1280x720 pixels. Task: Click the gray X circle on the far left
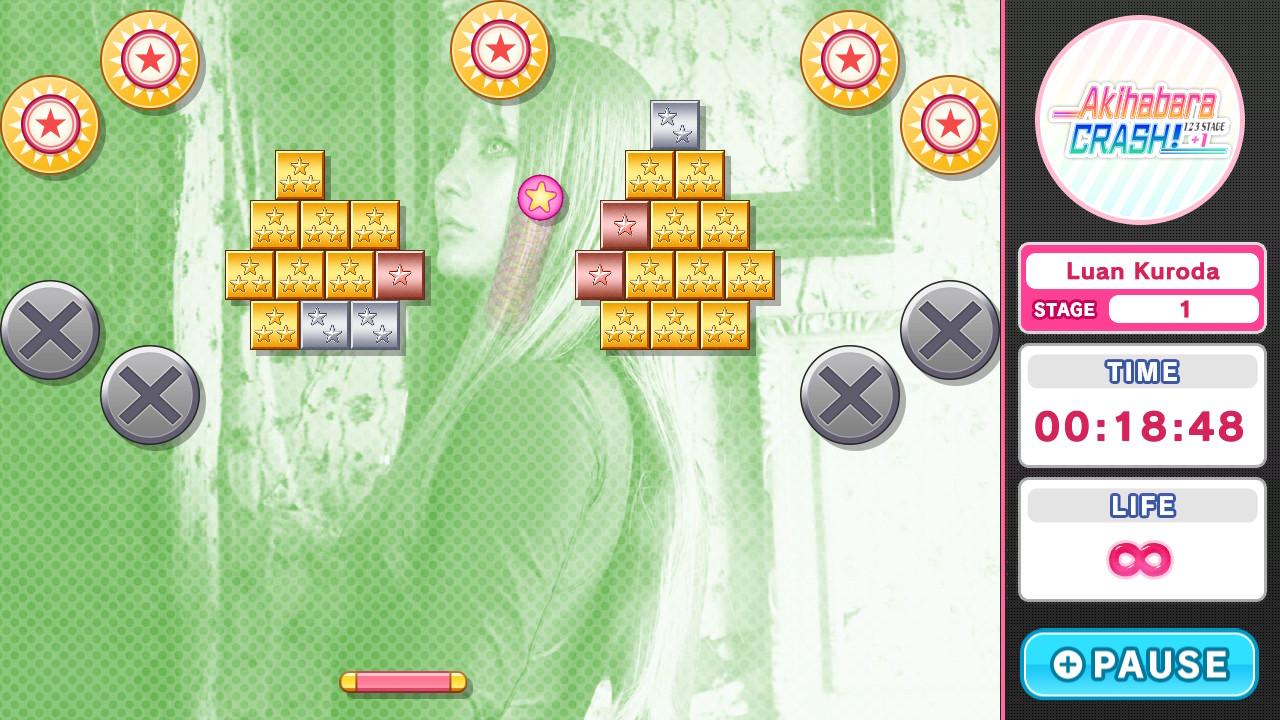pyautogui.click(x=50, y=330)
